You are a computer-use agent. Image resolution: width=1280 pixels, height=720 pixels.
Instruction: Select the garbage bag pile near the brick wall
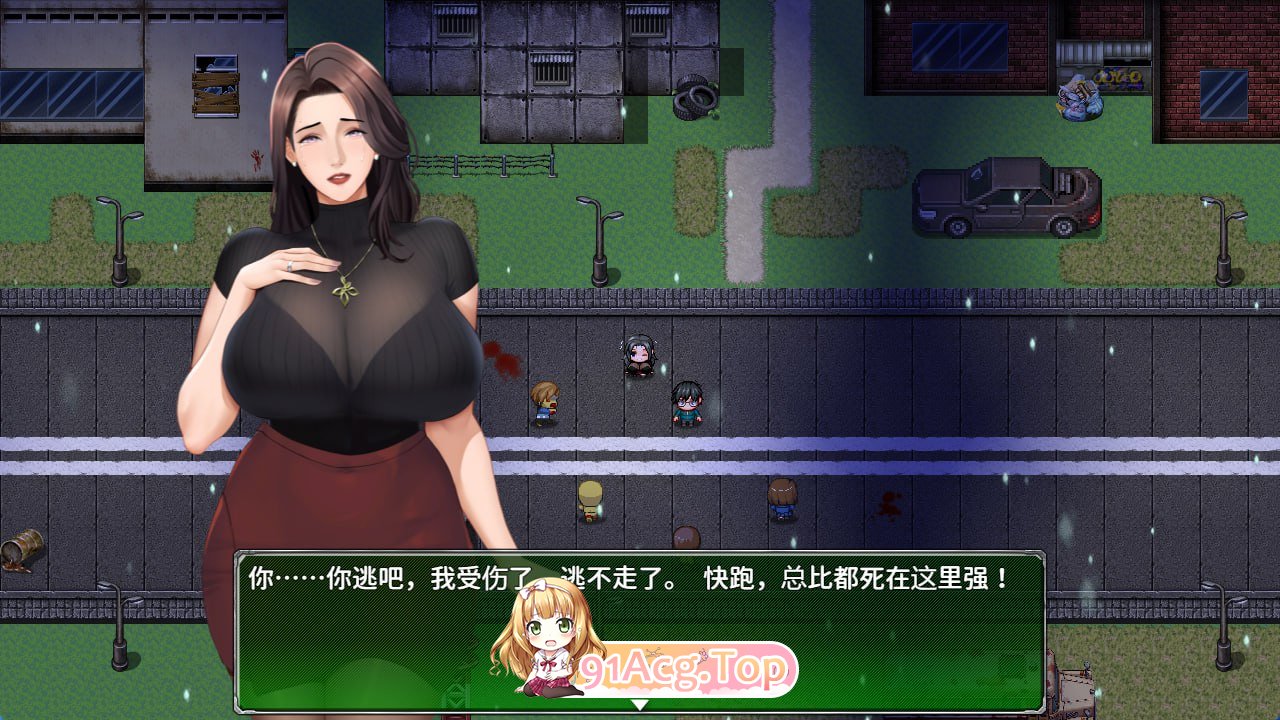(1082, 95)
